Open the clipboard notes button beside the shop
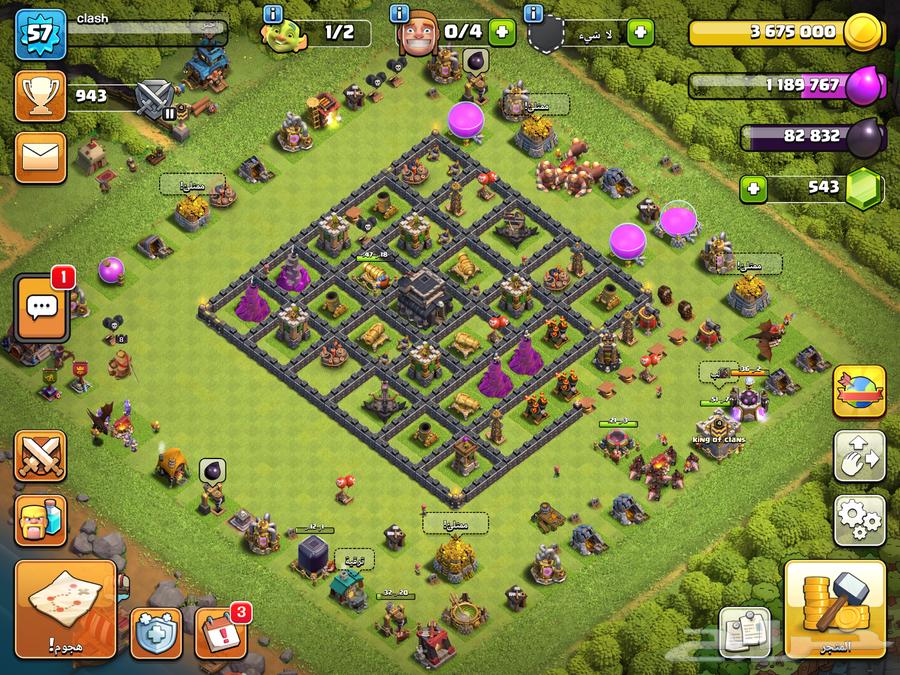 tap(745, 632)
